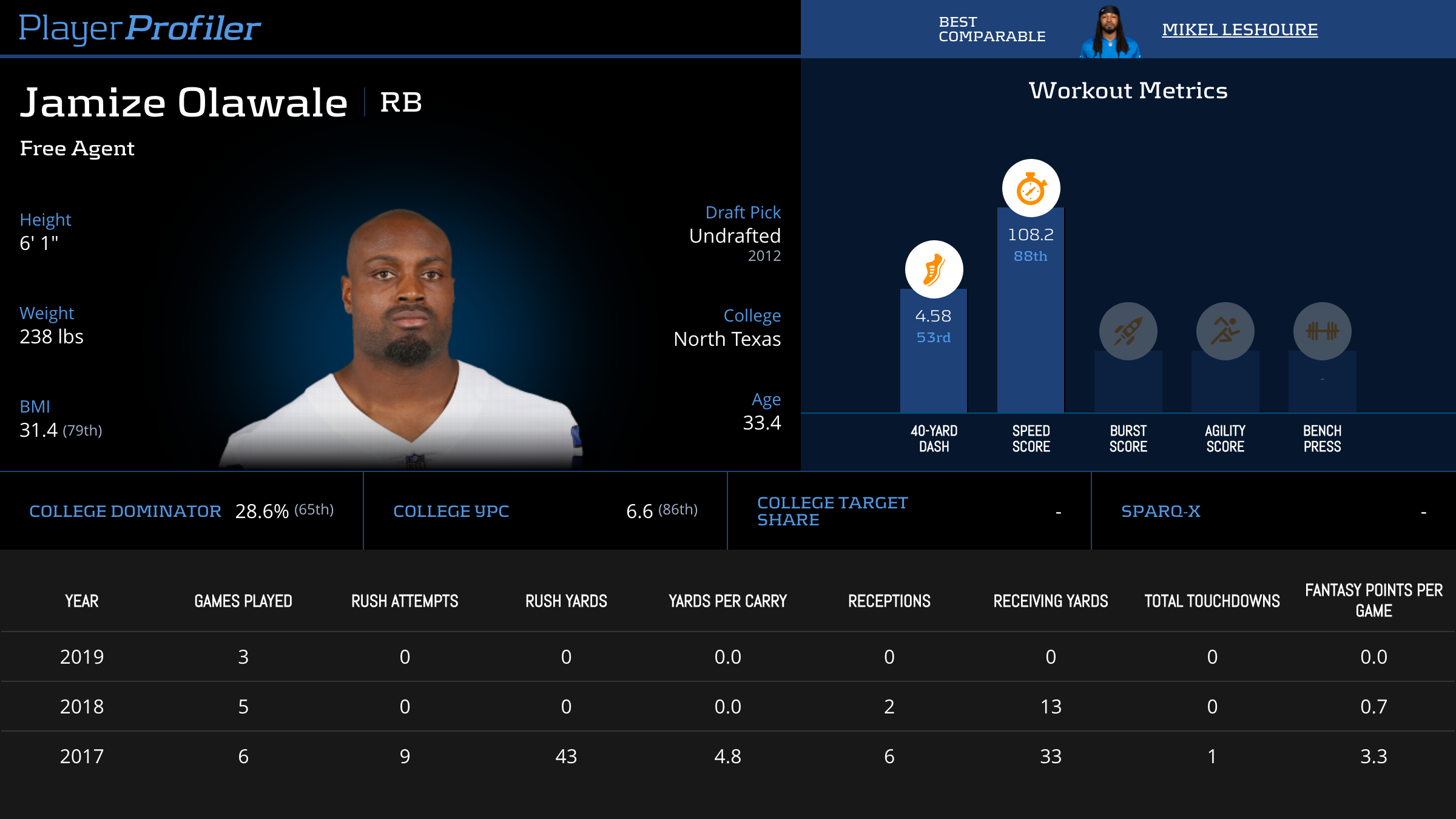This screenshot has width=1456, height=819.
Task: Select the best comparable player thumbnail
Action: coord(1110,32)
